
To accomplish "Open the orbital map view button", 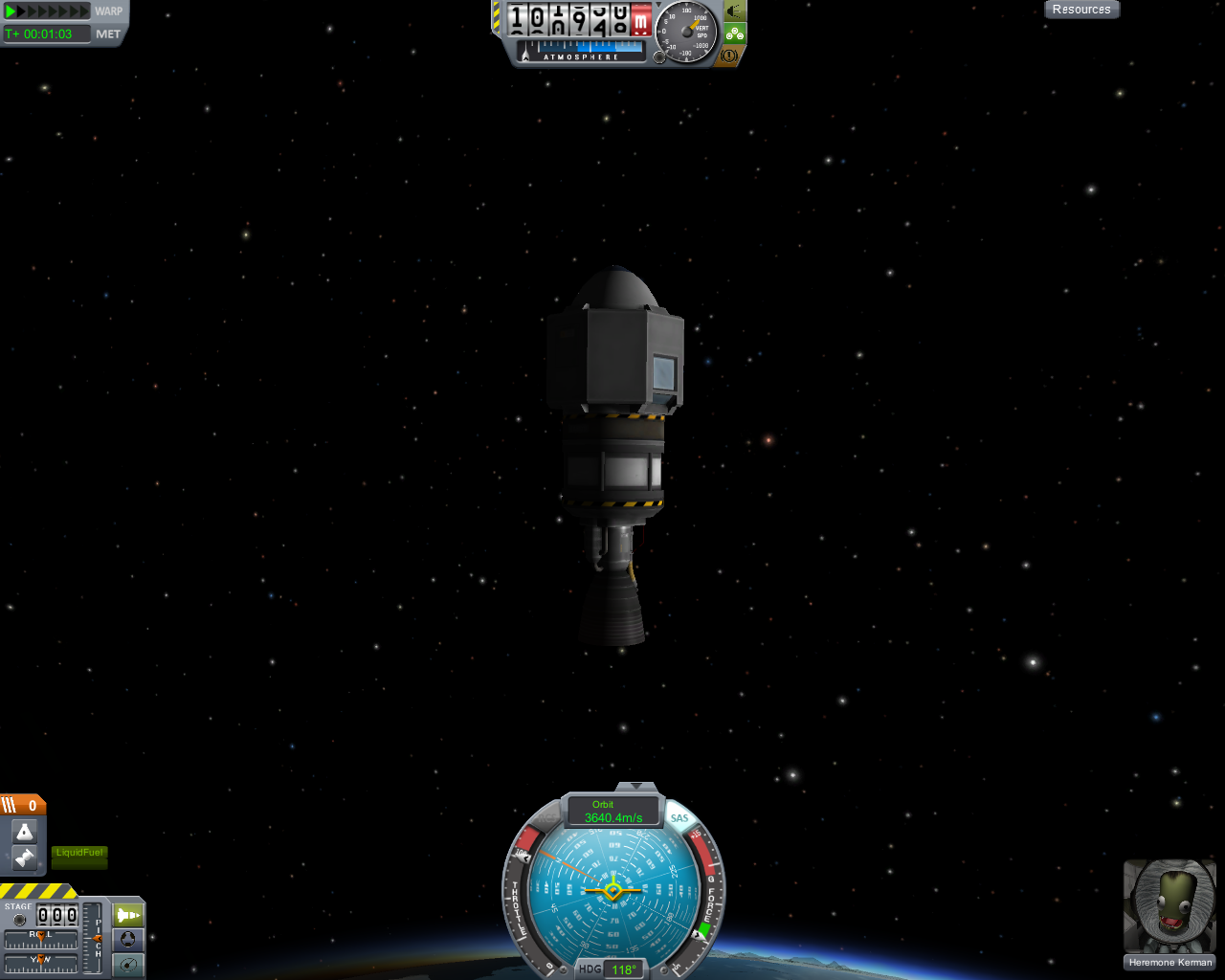I will (128, 965).
